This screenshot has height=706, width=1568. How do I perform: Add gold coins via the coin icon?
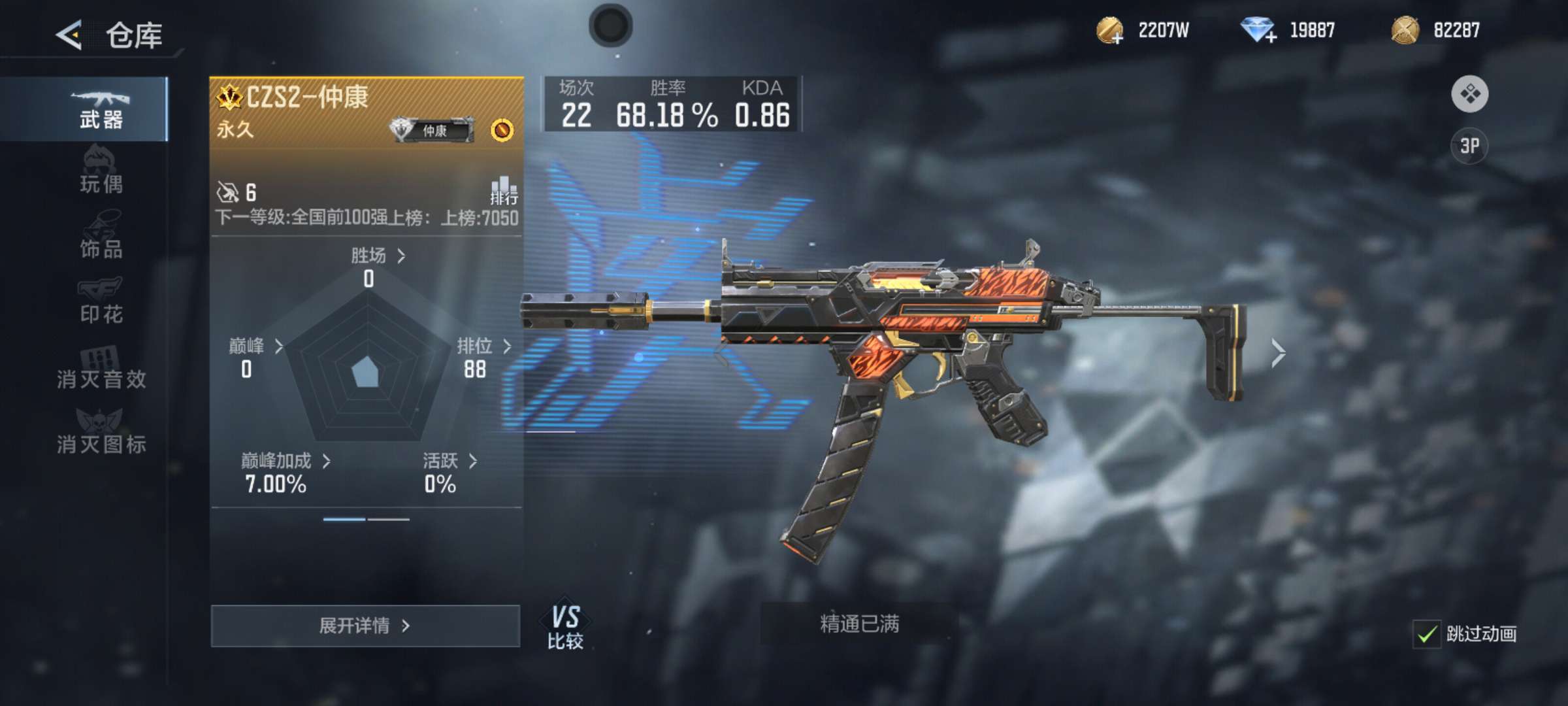tap(1110, 31)
